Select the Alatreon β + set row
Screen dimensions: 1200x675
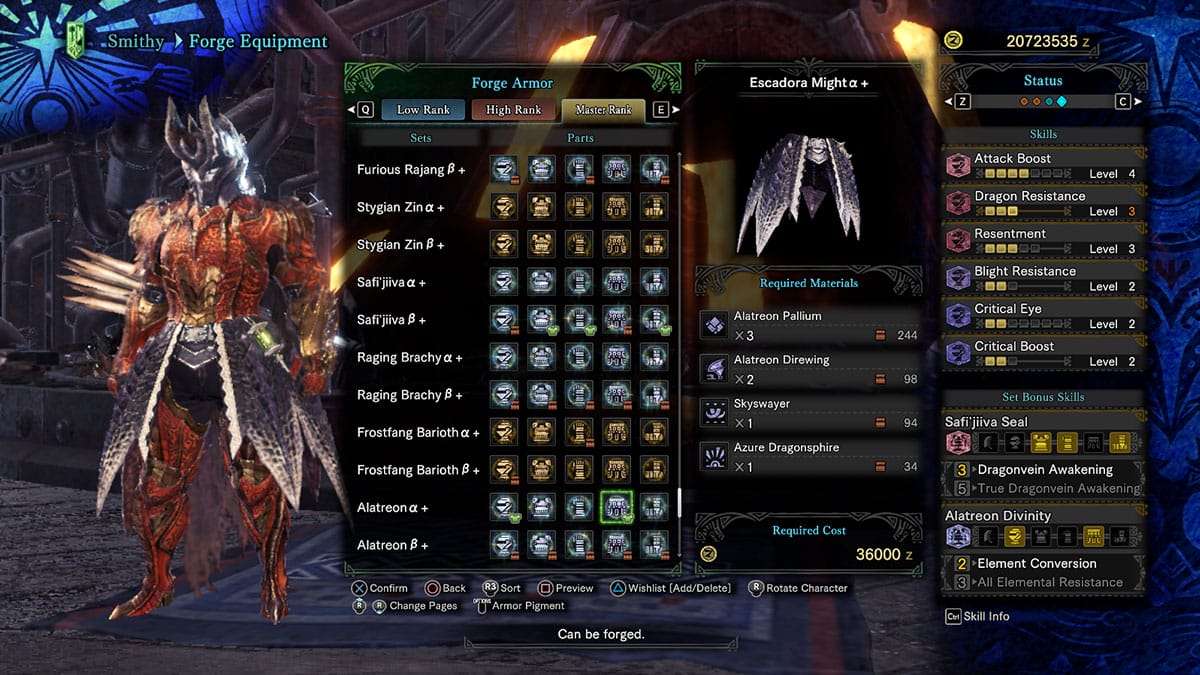tap(392, 545)
